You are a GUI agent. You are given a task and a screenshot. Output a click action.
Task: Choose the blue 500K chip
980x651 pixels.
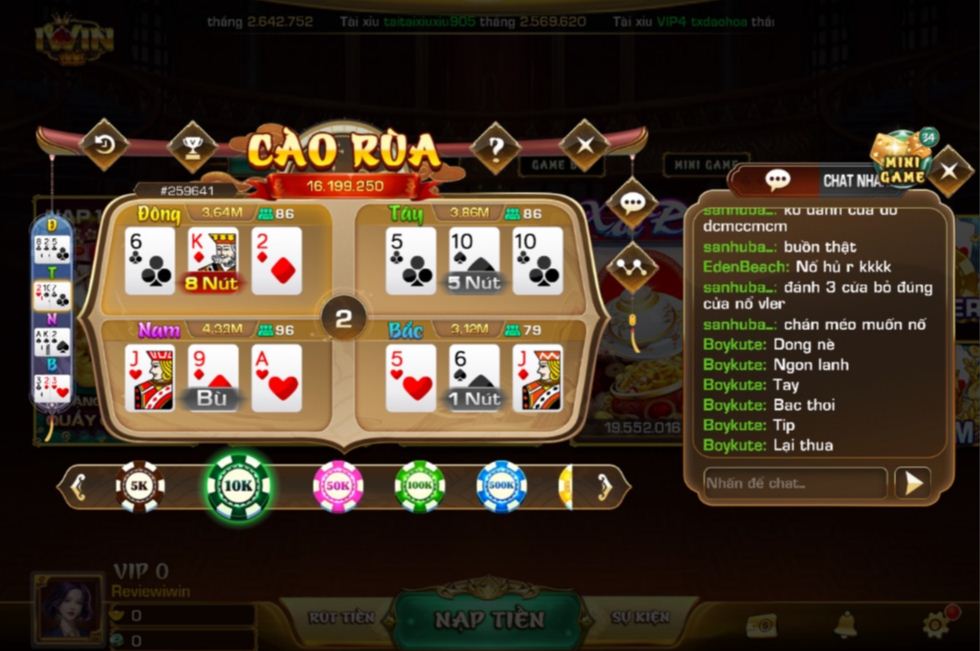tap(501, 487)
